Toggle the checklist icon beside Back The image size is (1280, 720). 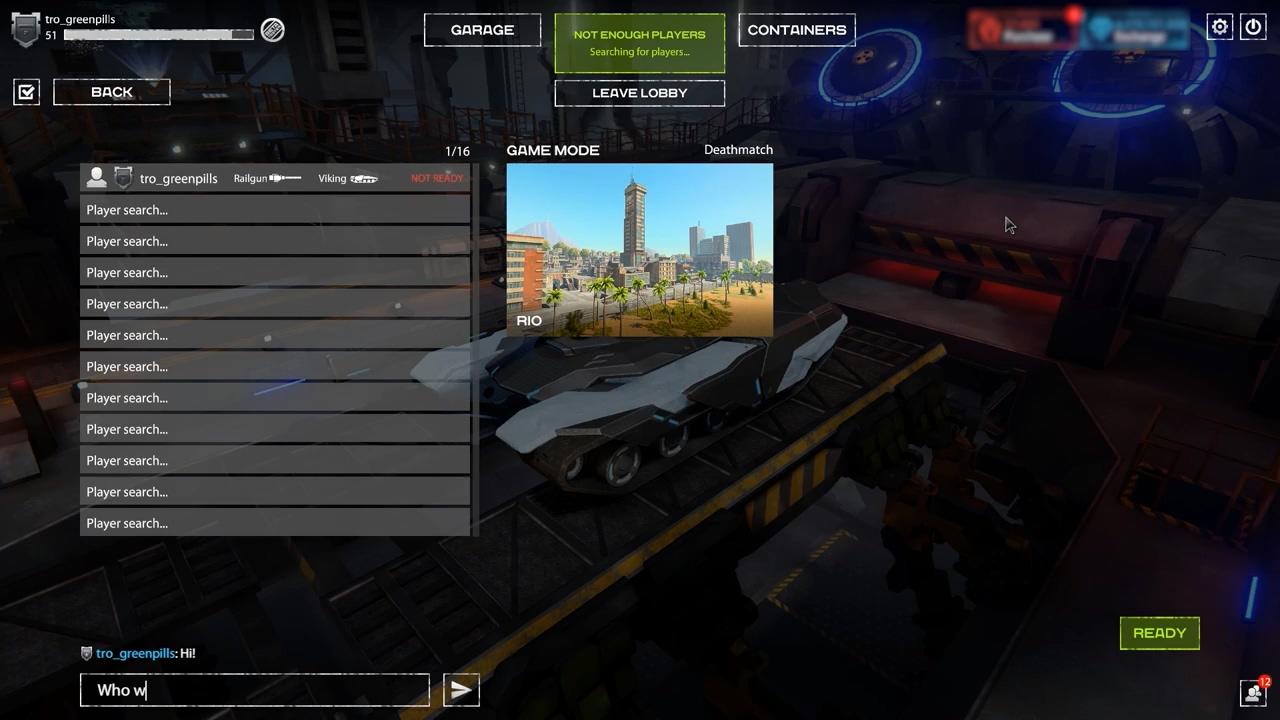(27, 92)
